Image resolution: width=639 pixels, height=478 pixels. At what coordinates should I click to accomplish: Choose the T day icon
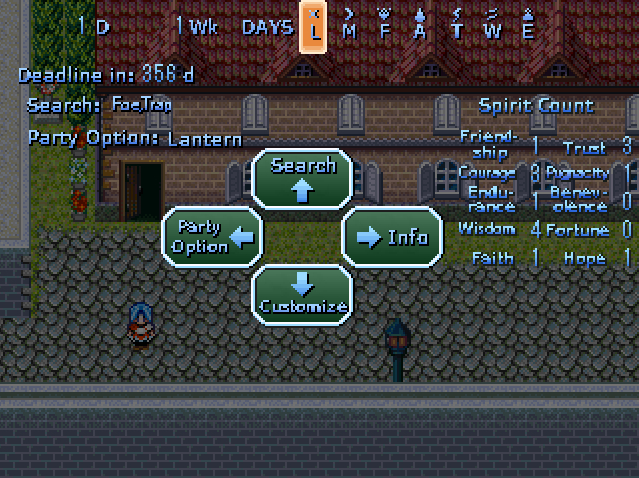click(456, 25)
